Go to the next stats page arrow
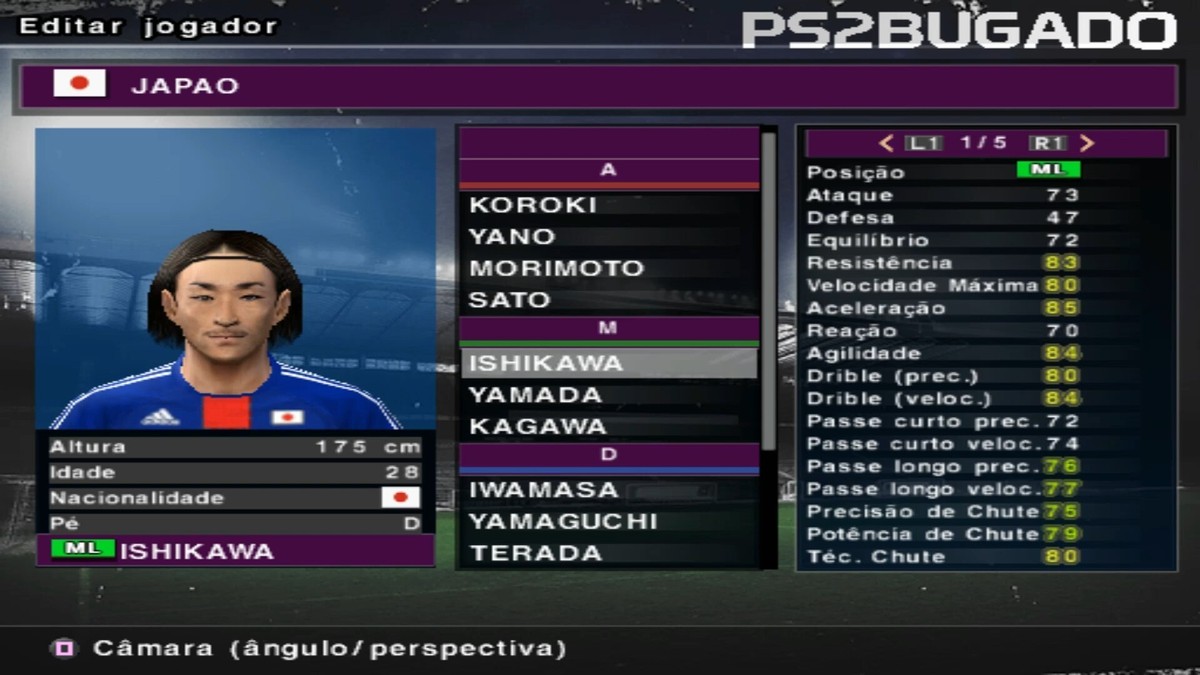Screen dimensions: 1200x675 pyautogui.click(x=1088, y=143)
